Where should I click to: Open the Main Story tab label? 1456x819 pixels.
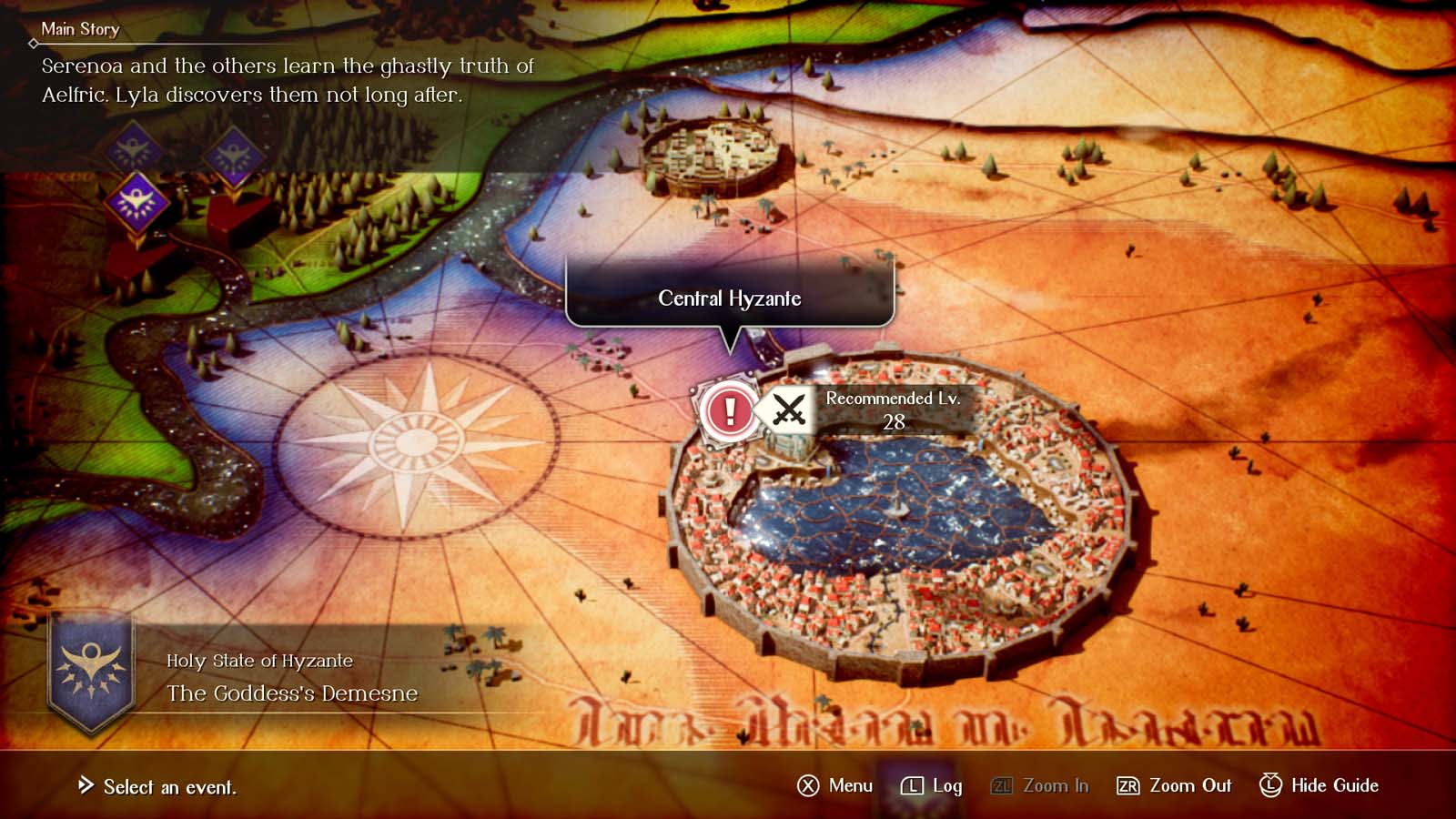(80, 29)
